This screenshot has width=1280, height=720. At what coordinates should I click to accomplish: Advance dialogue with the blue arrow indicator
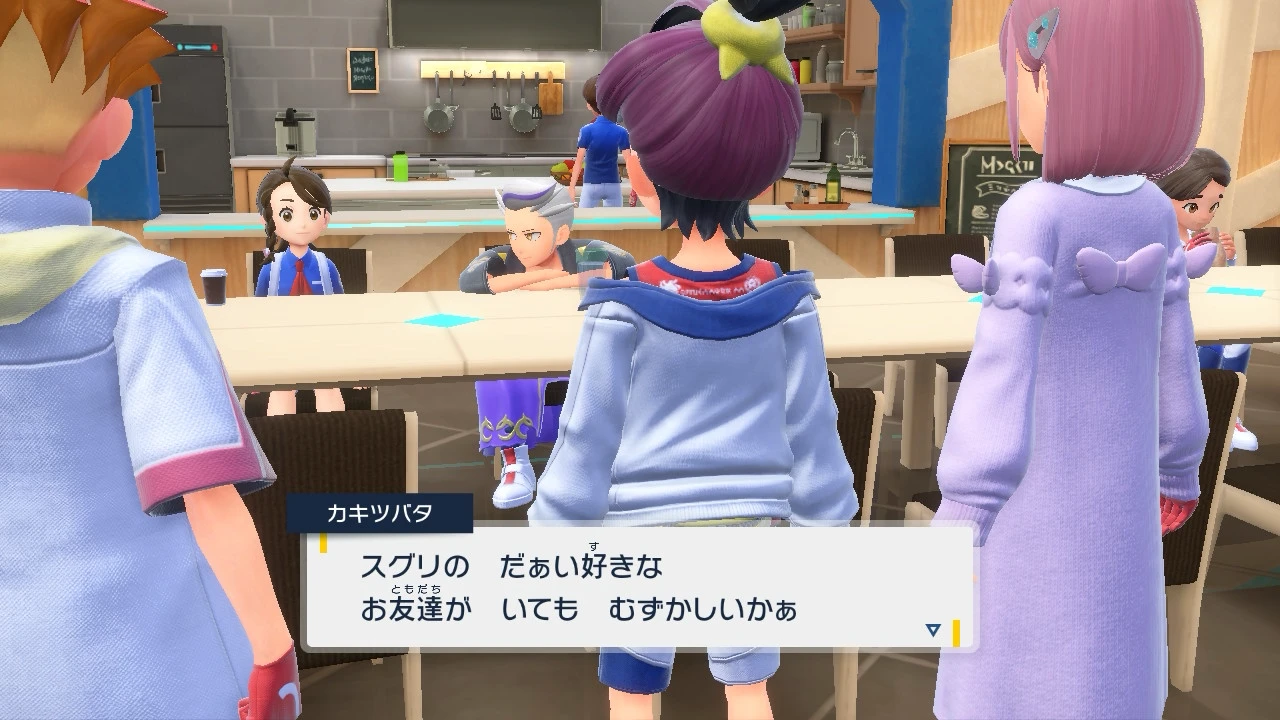[933, 630]
